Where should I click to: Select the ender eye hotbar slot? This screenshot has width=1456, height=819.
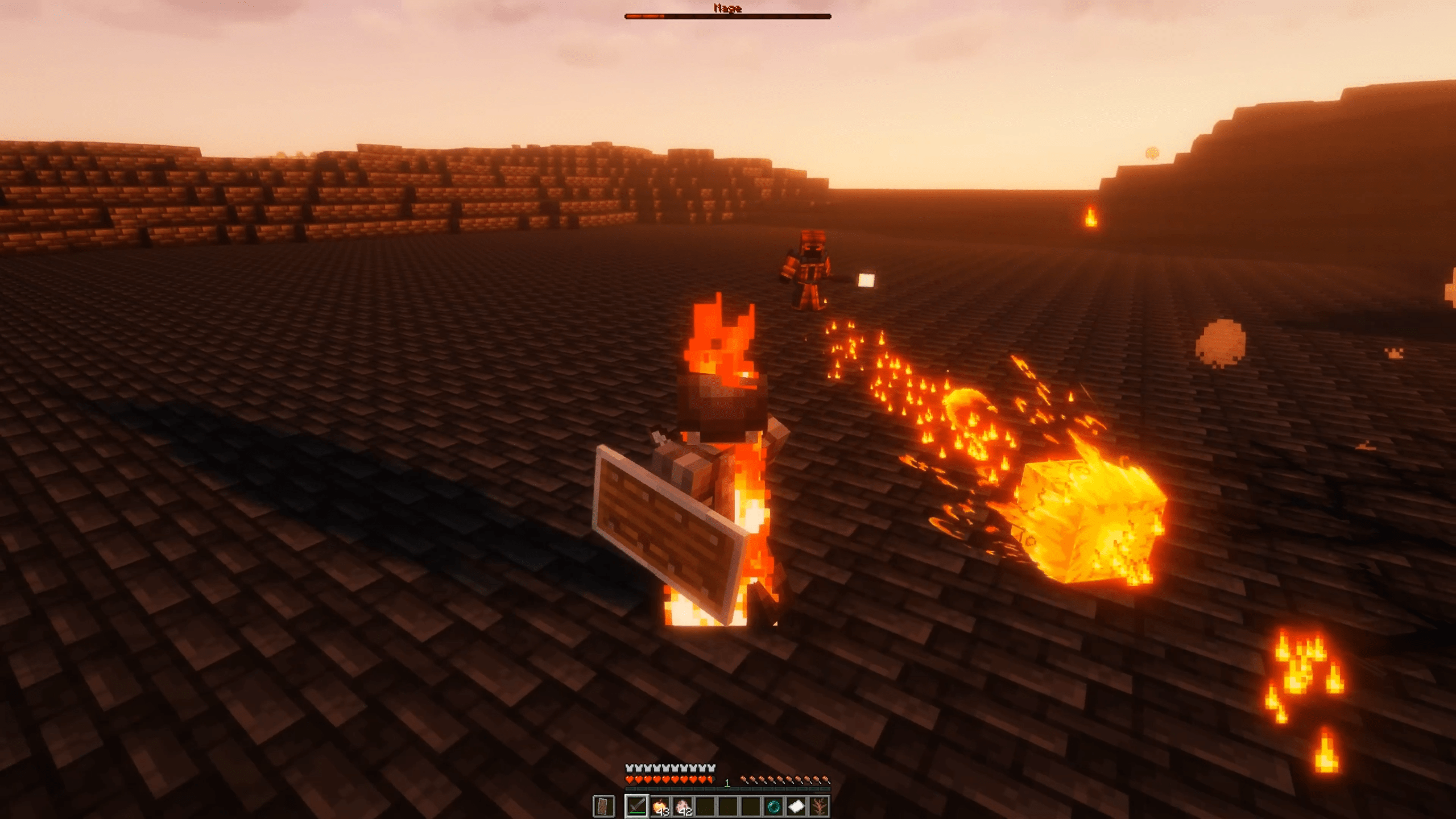click(773, 806)
